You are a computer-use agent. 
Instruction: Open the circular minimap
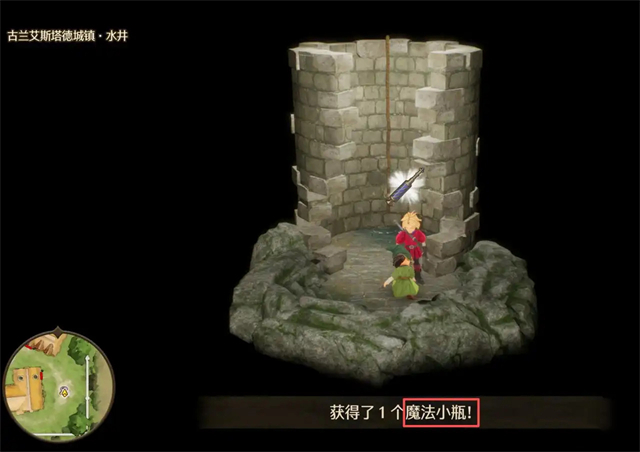58,385
